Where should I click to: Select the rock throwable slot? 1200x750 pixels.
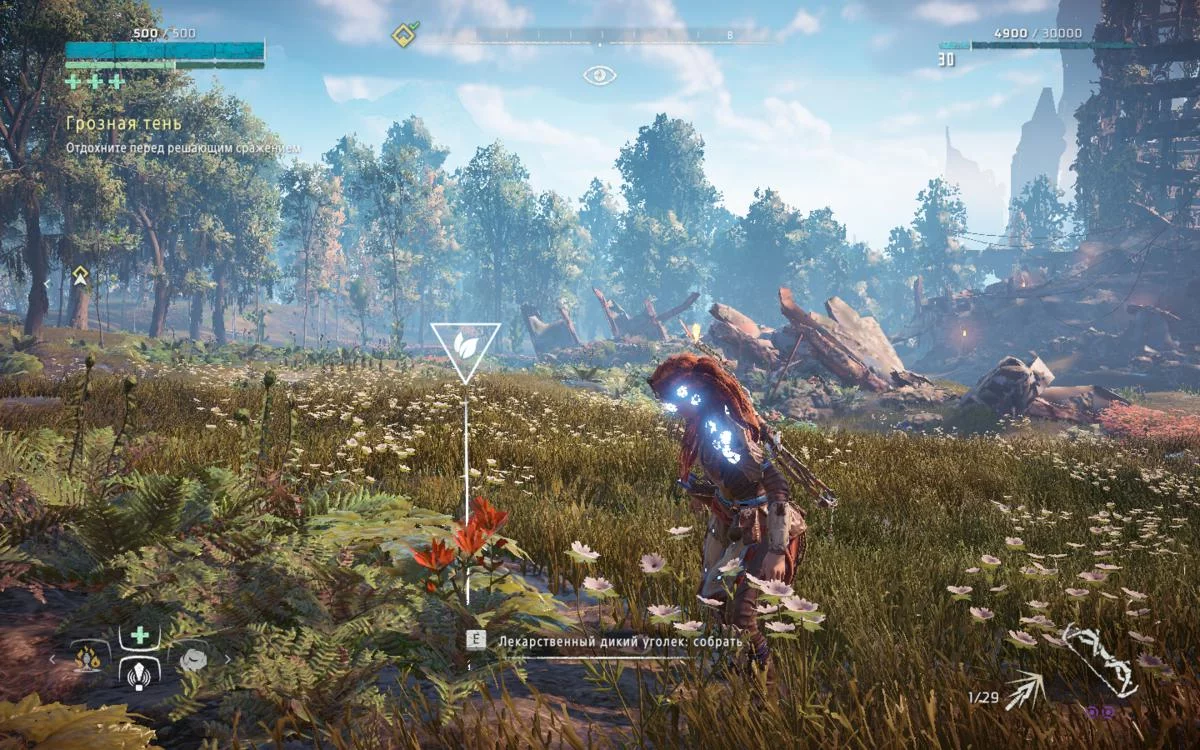192,658
